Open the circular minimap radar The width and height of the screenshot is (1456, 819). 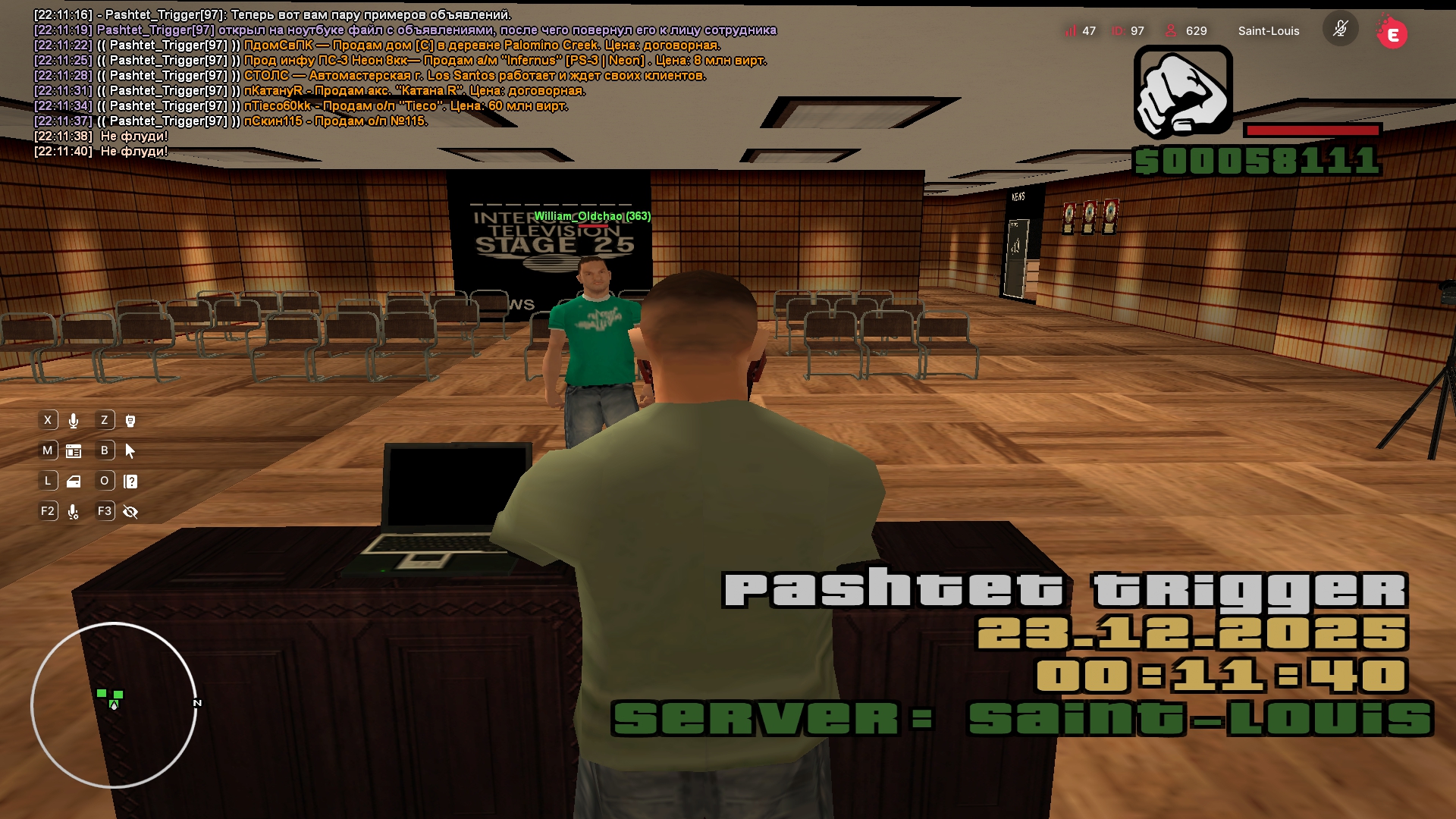(114, 705)
